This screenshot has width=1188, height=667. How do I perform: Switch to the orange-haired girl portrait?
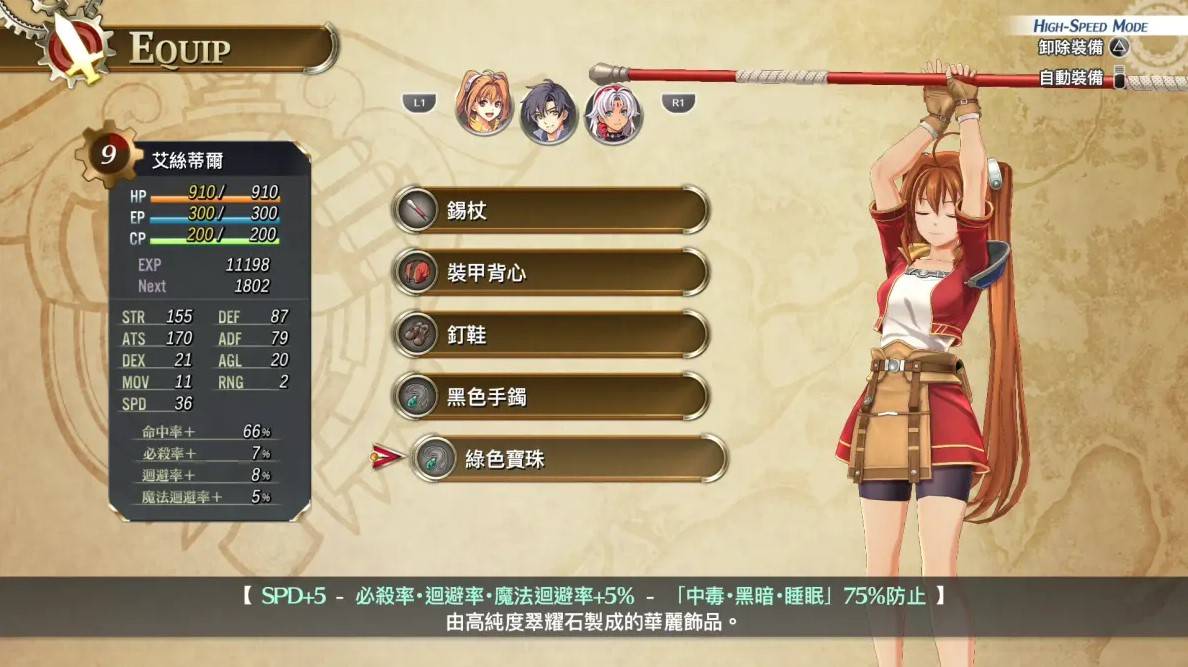[484, 104]
